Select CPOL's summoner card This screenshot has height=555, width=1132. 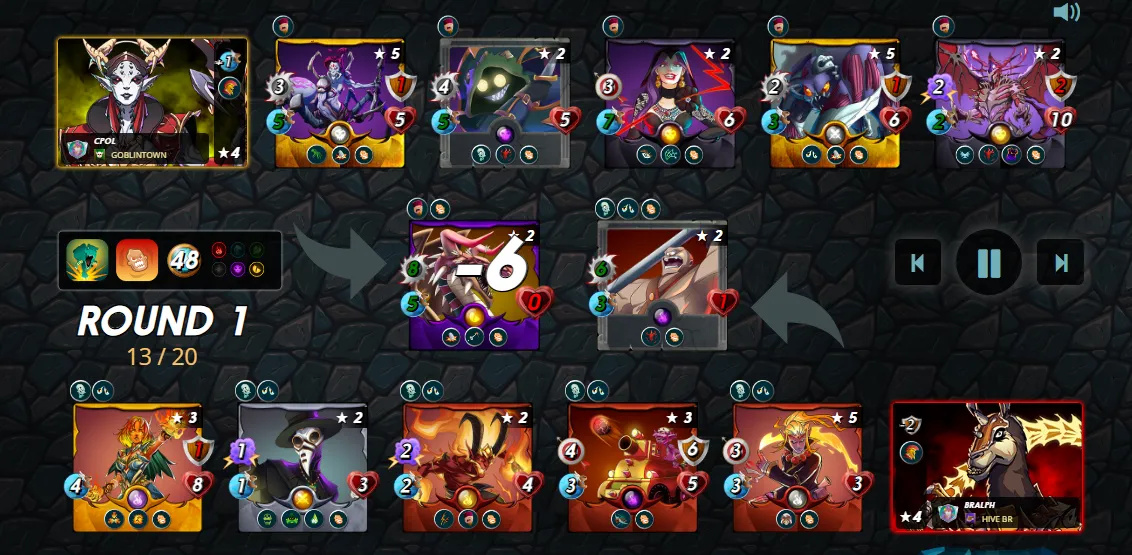pyautogui.click(x=151, y=101)
